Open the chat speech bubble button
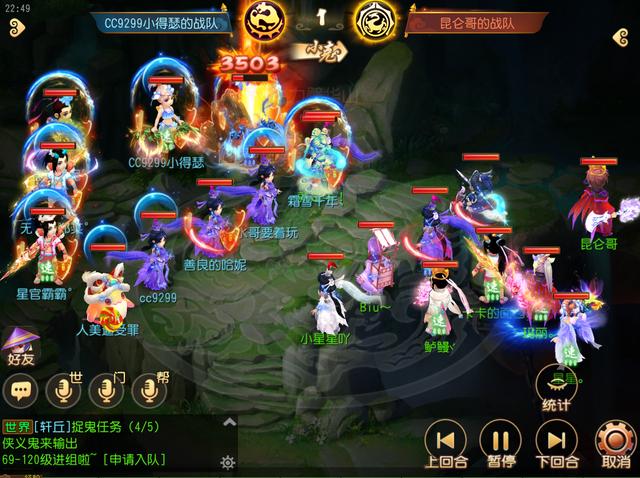The width and height of the screenshot is (640, 478). pyautogui.click(x=21, y=389)
